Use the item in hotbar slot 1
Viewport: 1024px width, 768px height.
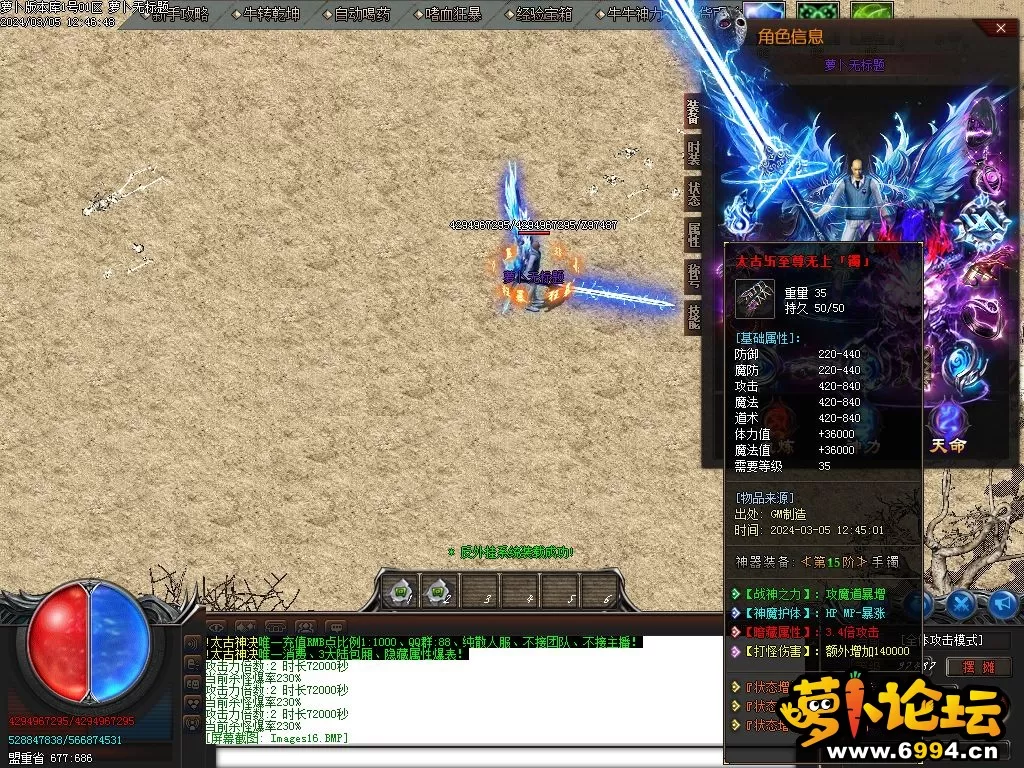click(402, 592)
